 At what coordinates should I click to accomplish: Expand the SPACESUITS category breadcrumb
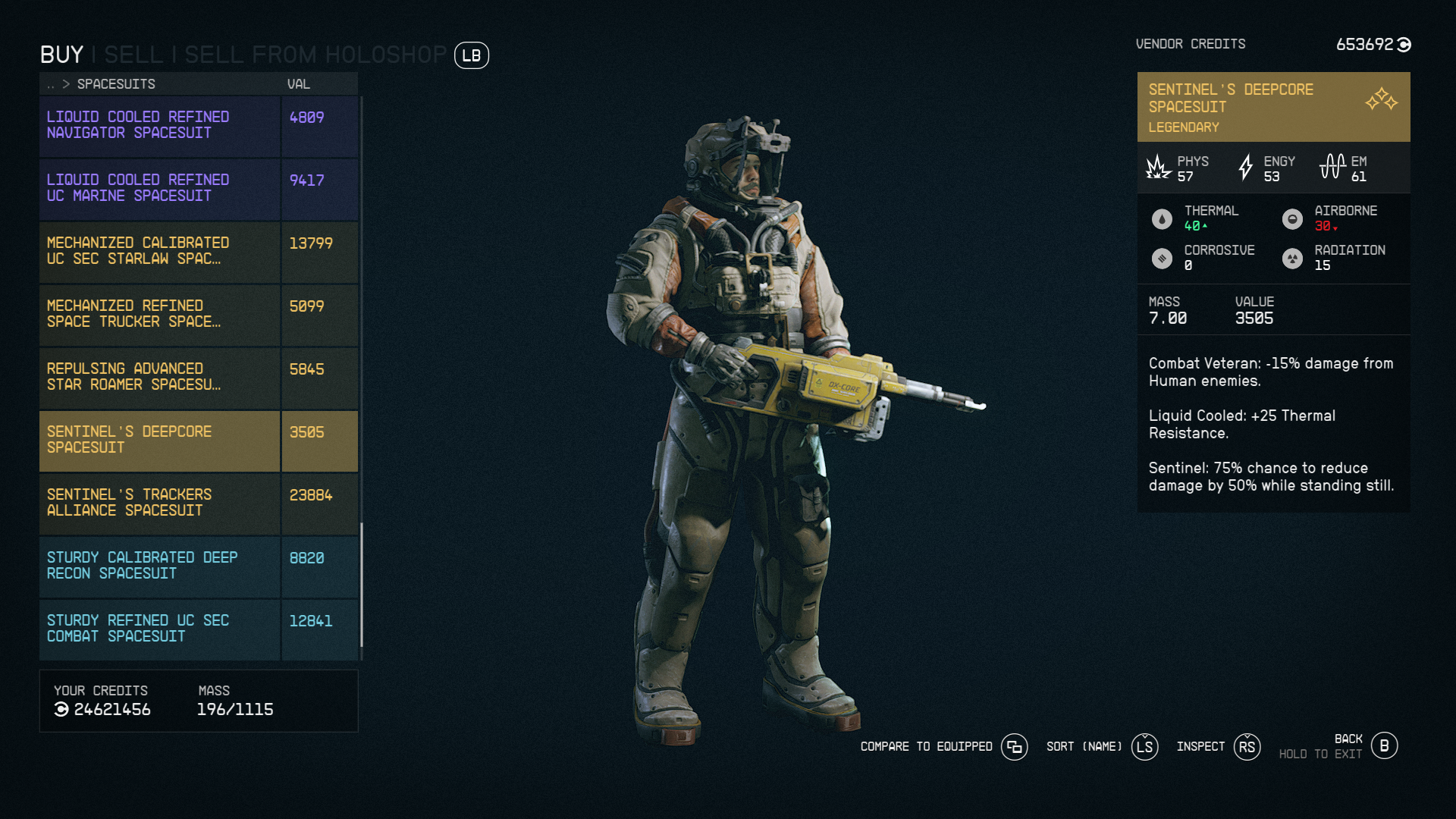click(115, 84)
